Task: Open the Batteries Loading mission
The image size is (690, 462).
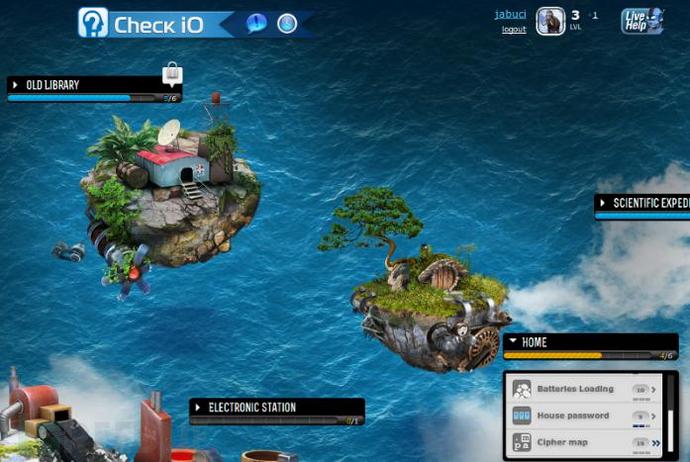Action: tap(575, 389)
